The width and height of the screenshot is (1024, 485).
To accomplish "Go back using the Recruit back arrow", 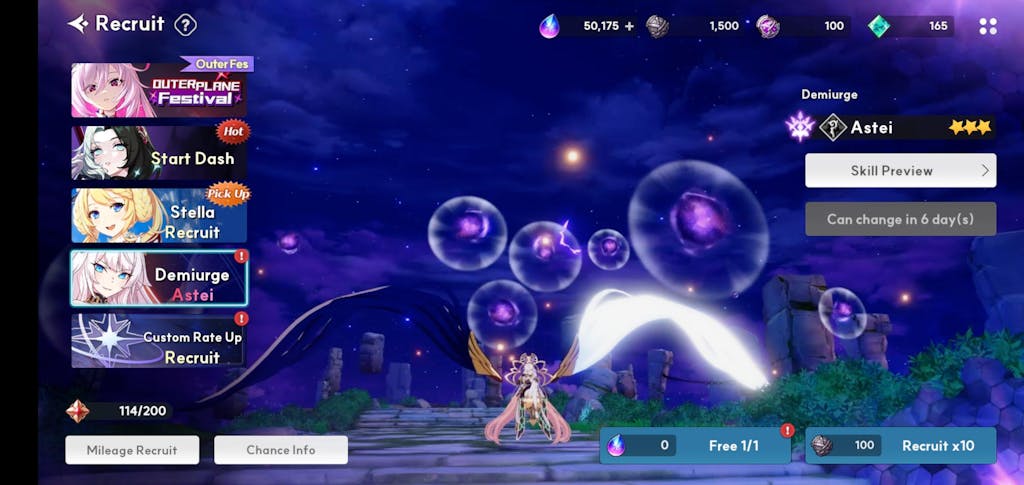I will pyautogui.click(x=78, y=24).
